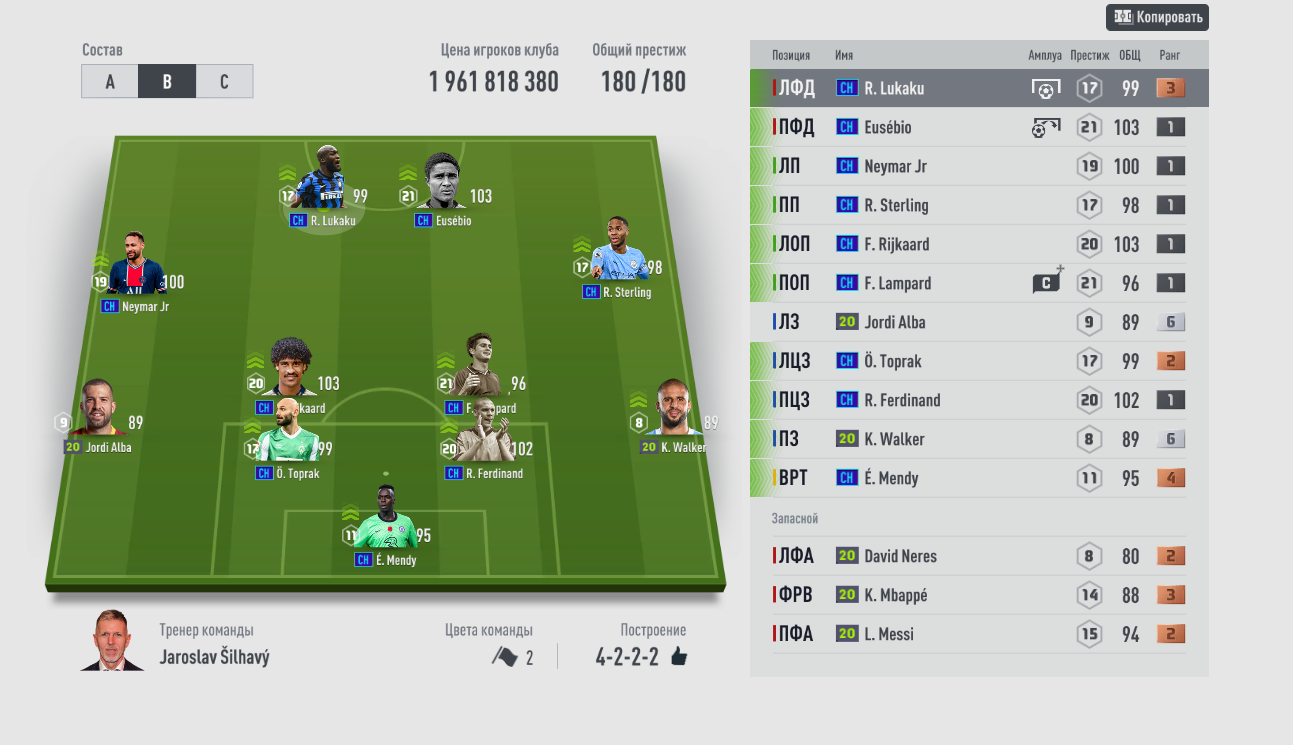Click the Копировать button
The image size is (1293, 745).
(1157, 18)
